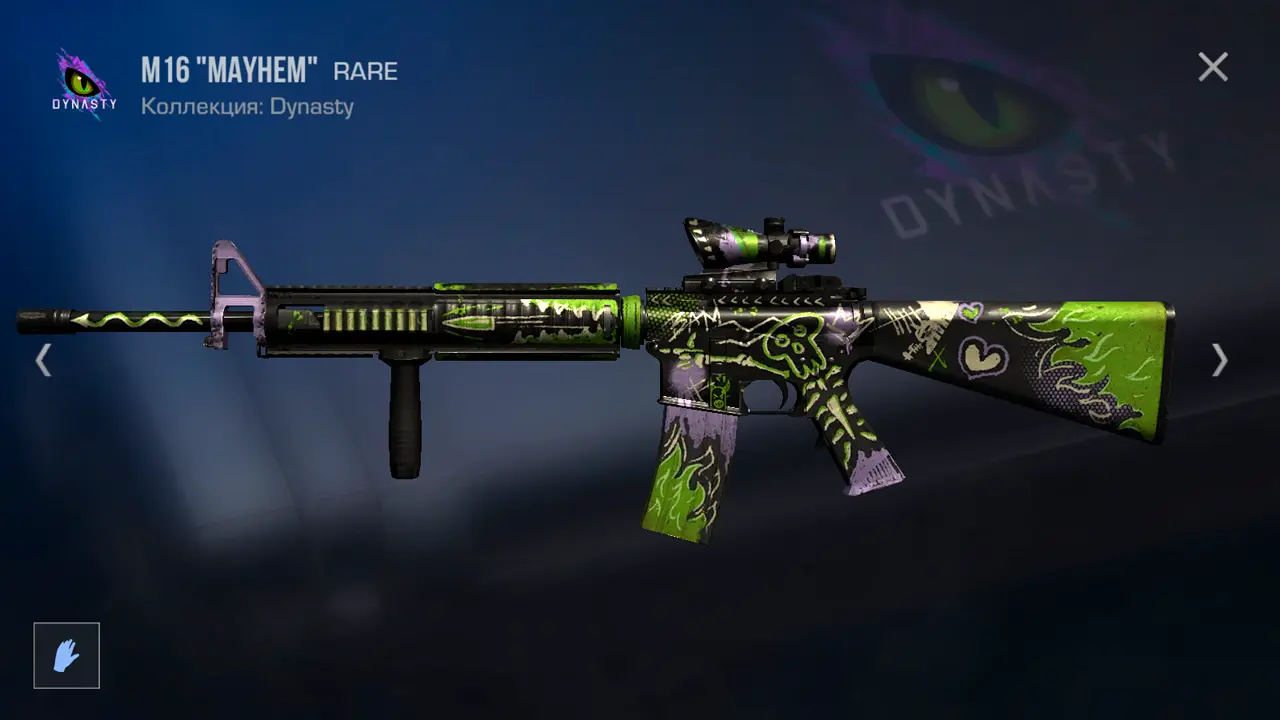The height and width of the screenshot is (720, 1280).
Task: Close the weapon skin preview
Action: click(1213, 67)
